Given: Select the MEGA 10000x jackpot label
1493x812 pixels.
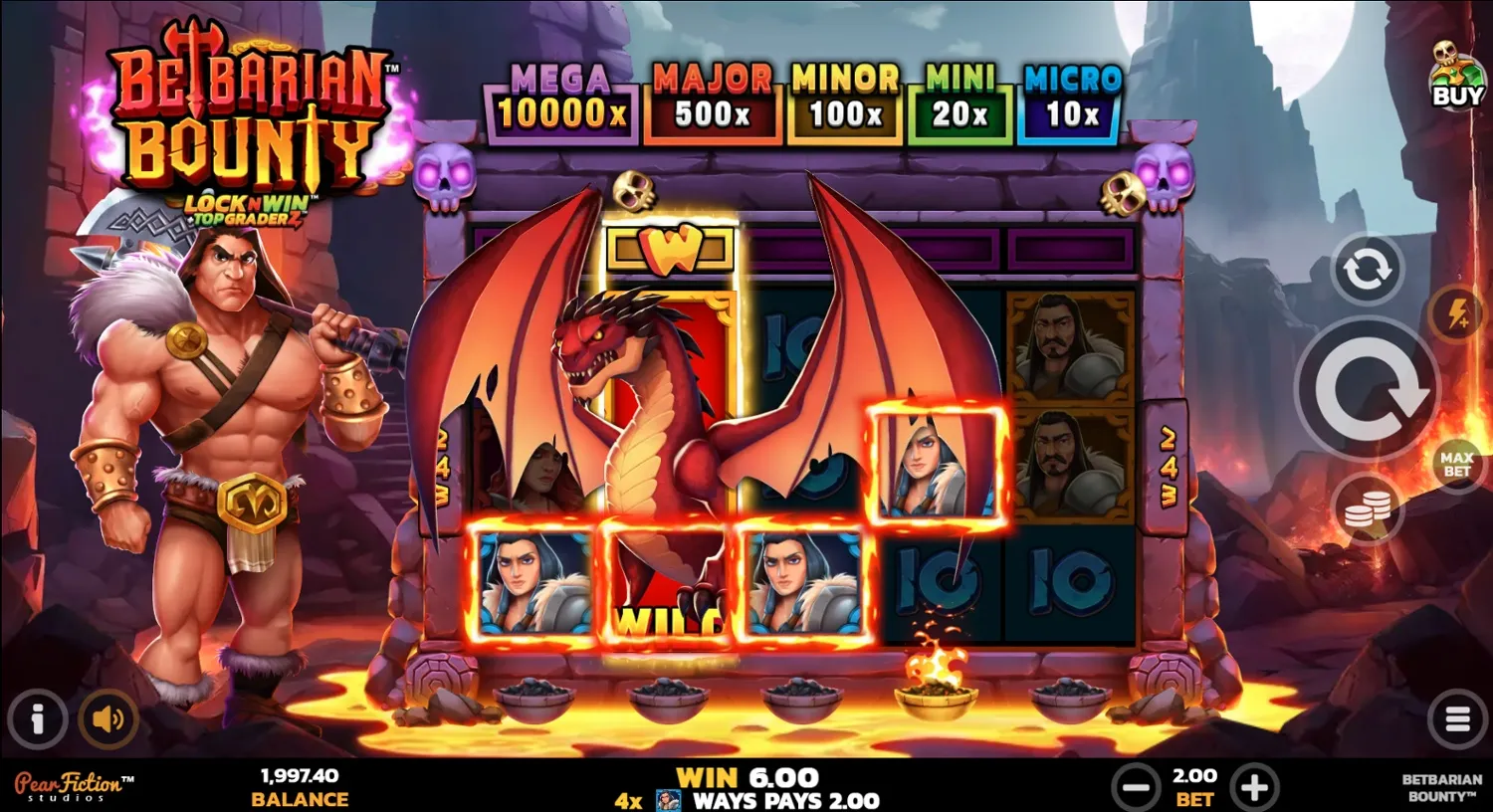Looking at the screenshot, I should 560,98.
